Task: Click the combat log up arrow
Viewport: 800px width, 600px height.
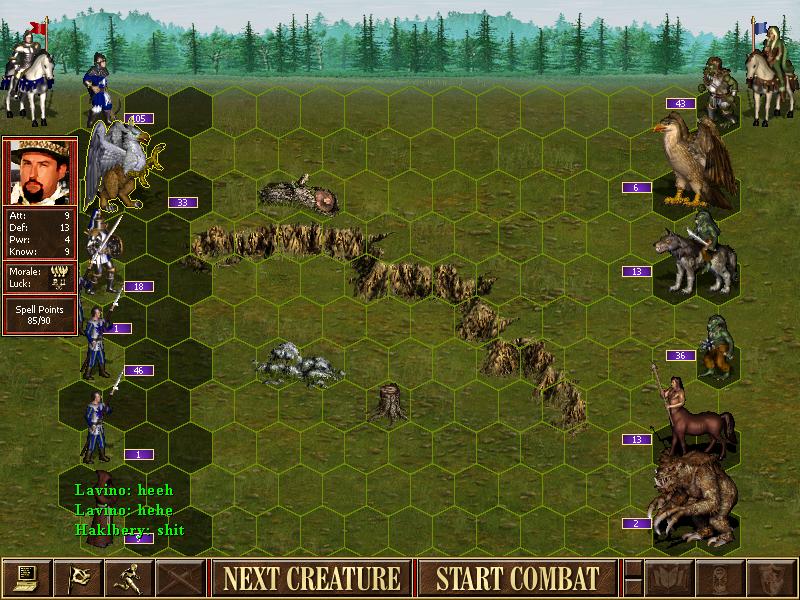Action: [x=633, y=569]
